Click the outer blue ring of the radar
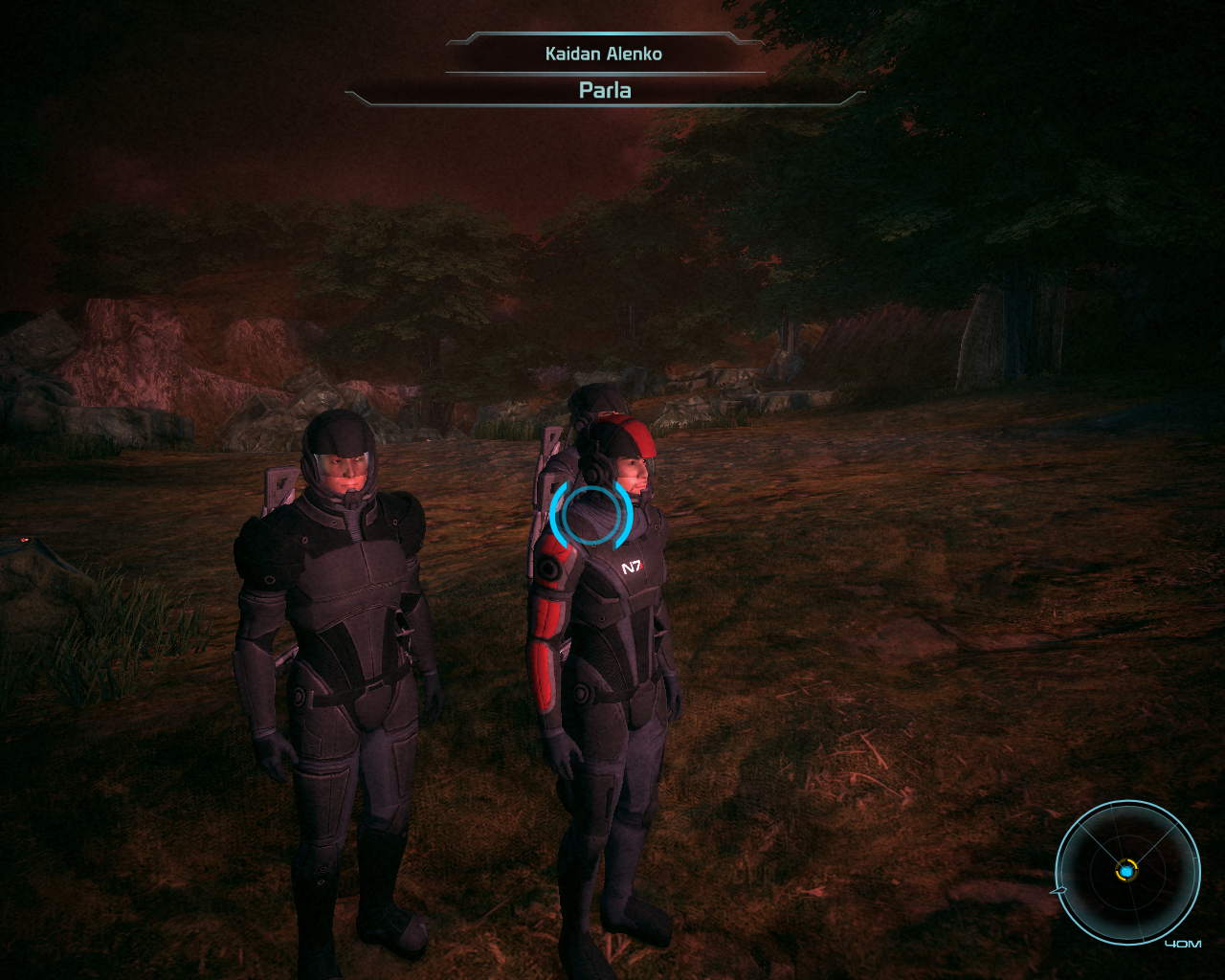The image size is (1225, 980). coord(1126,802)
